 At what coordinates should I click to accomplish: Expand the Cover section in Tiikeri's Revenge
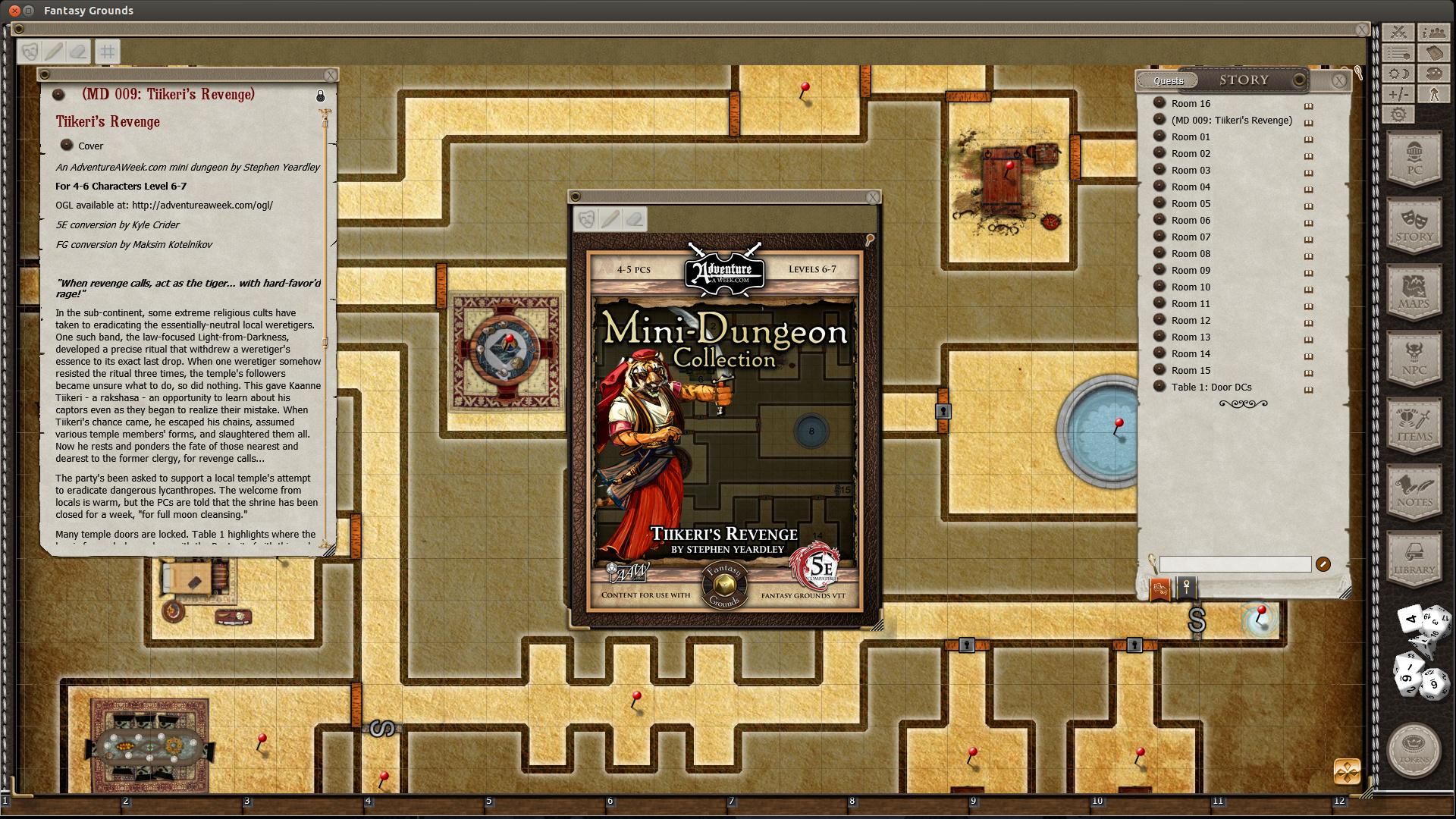pyautogui.click(x=67, y=145)
